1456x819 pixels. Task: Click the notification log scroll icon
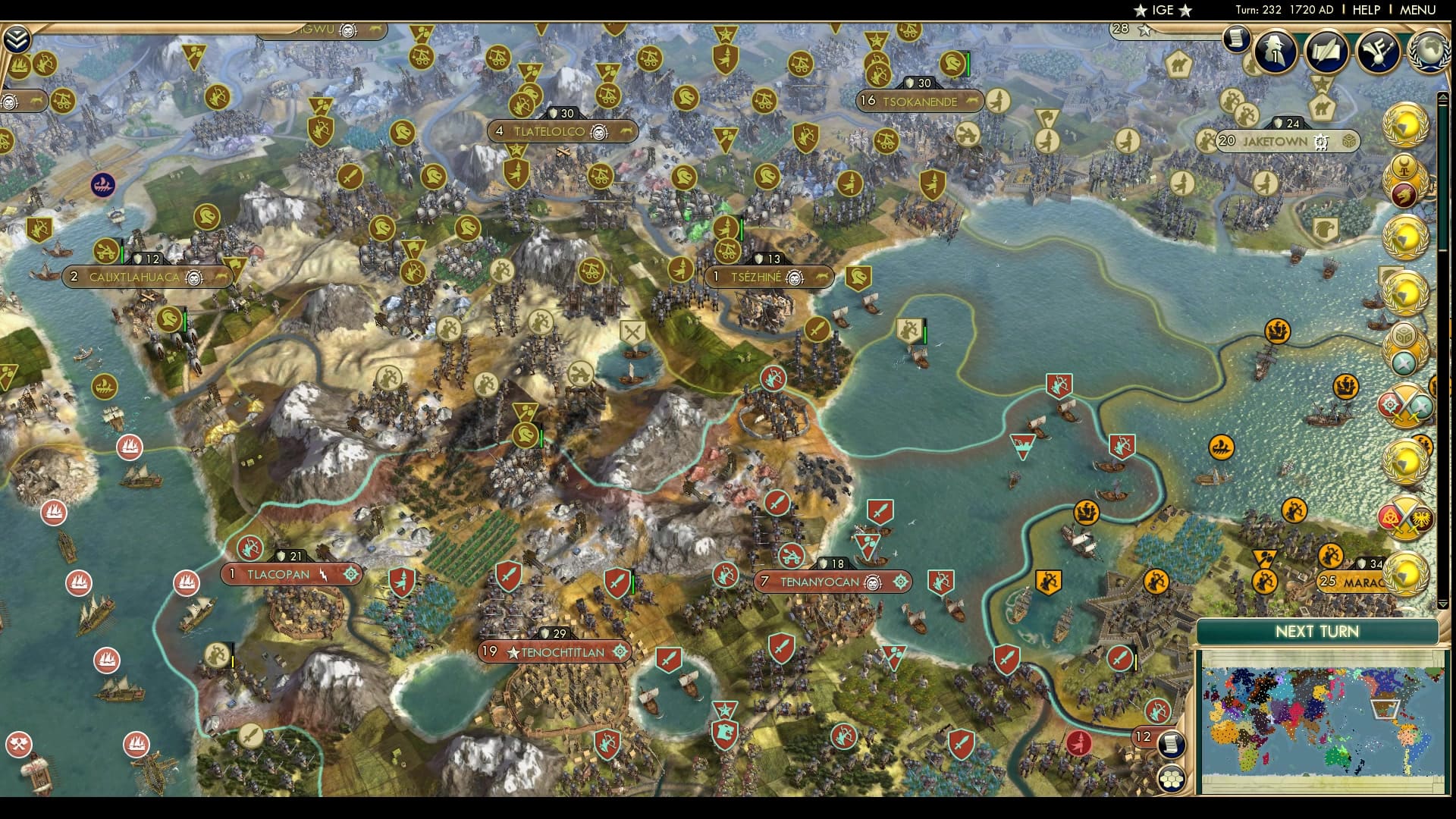1235,39
